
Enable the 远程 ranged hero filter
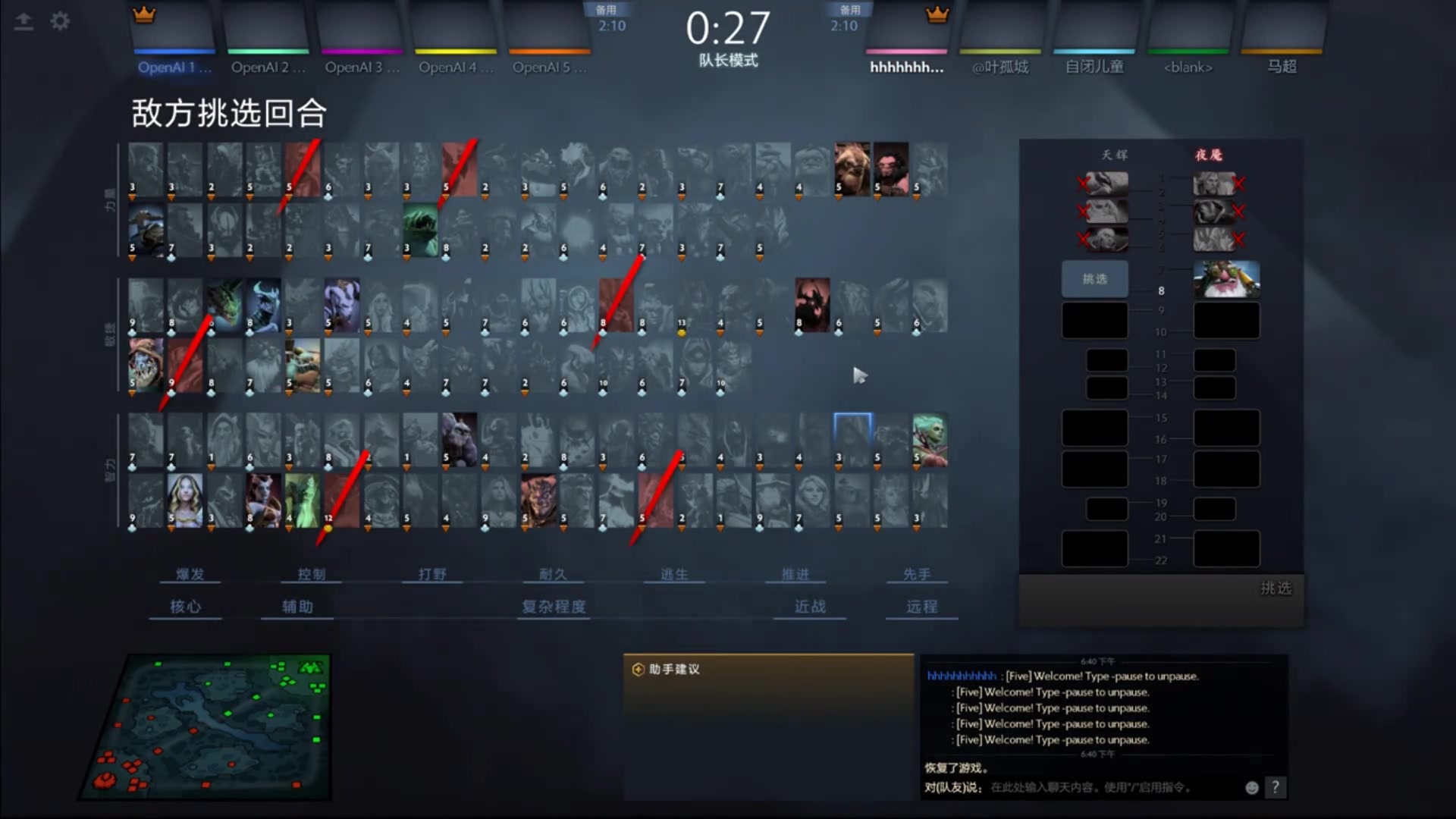921,607
